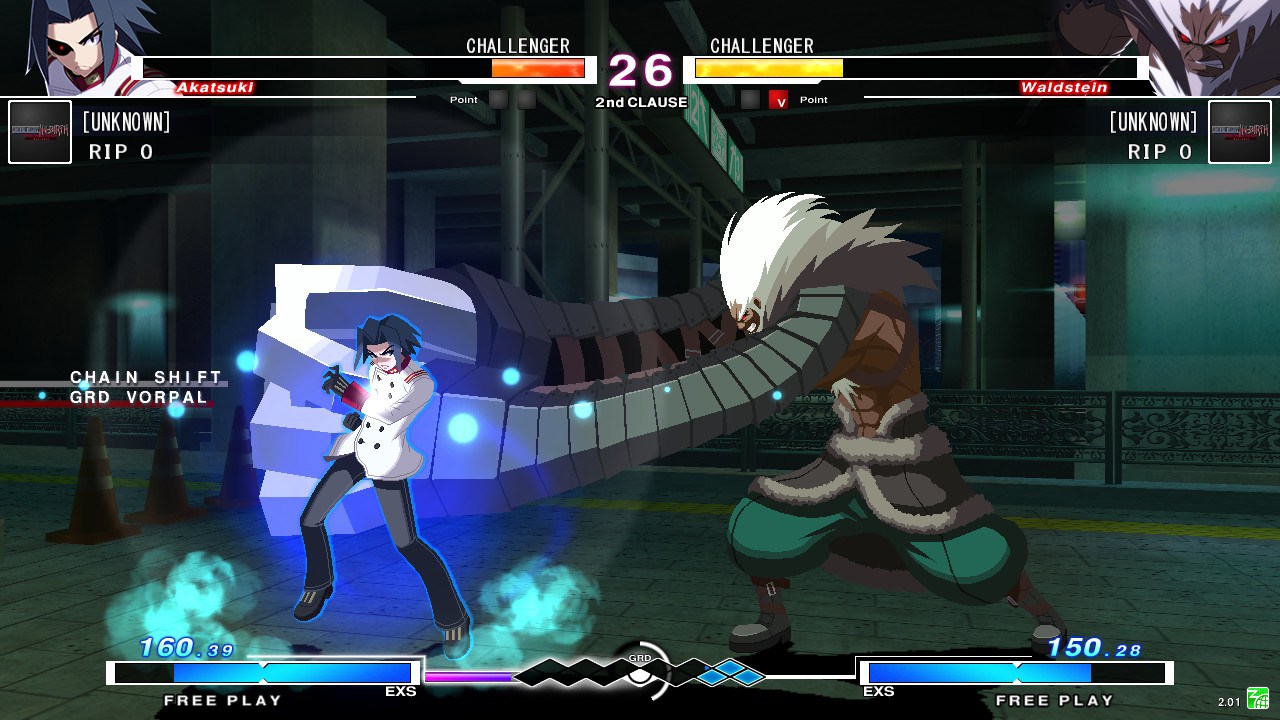Click the unfilled point slot near right Point label

pyautogui.click(x=749, y=99)
